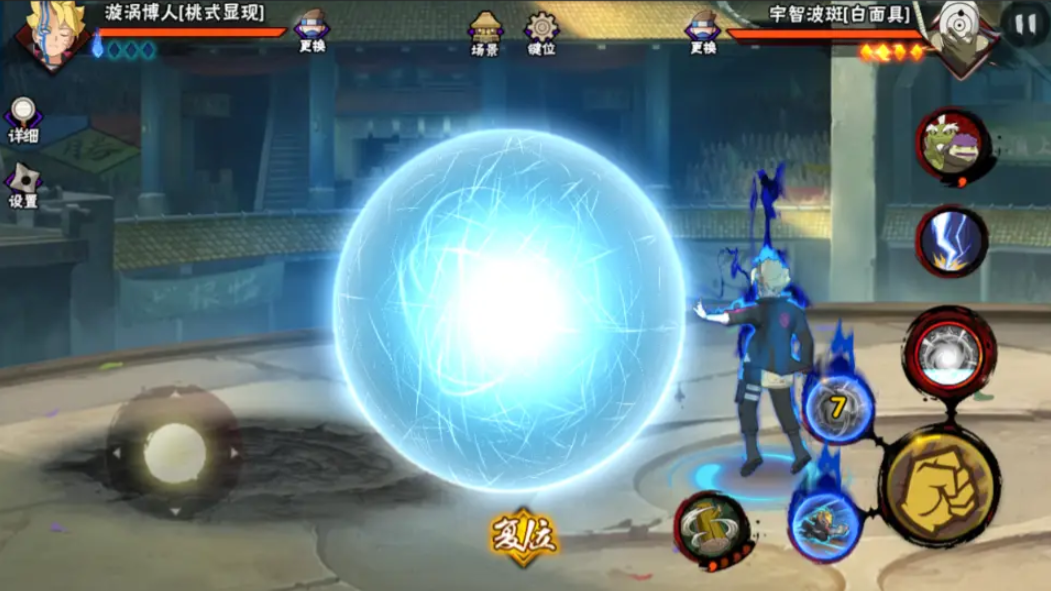Tap the virtual movement joystick
The height and width of the screenshot is (591, 1051).
(174, 454)
